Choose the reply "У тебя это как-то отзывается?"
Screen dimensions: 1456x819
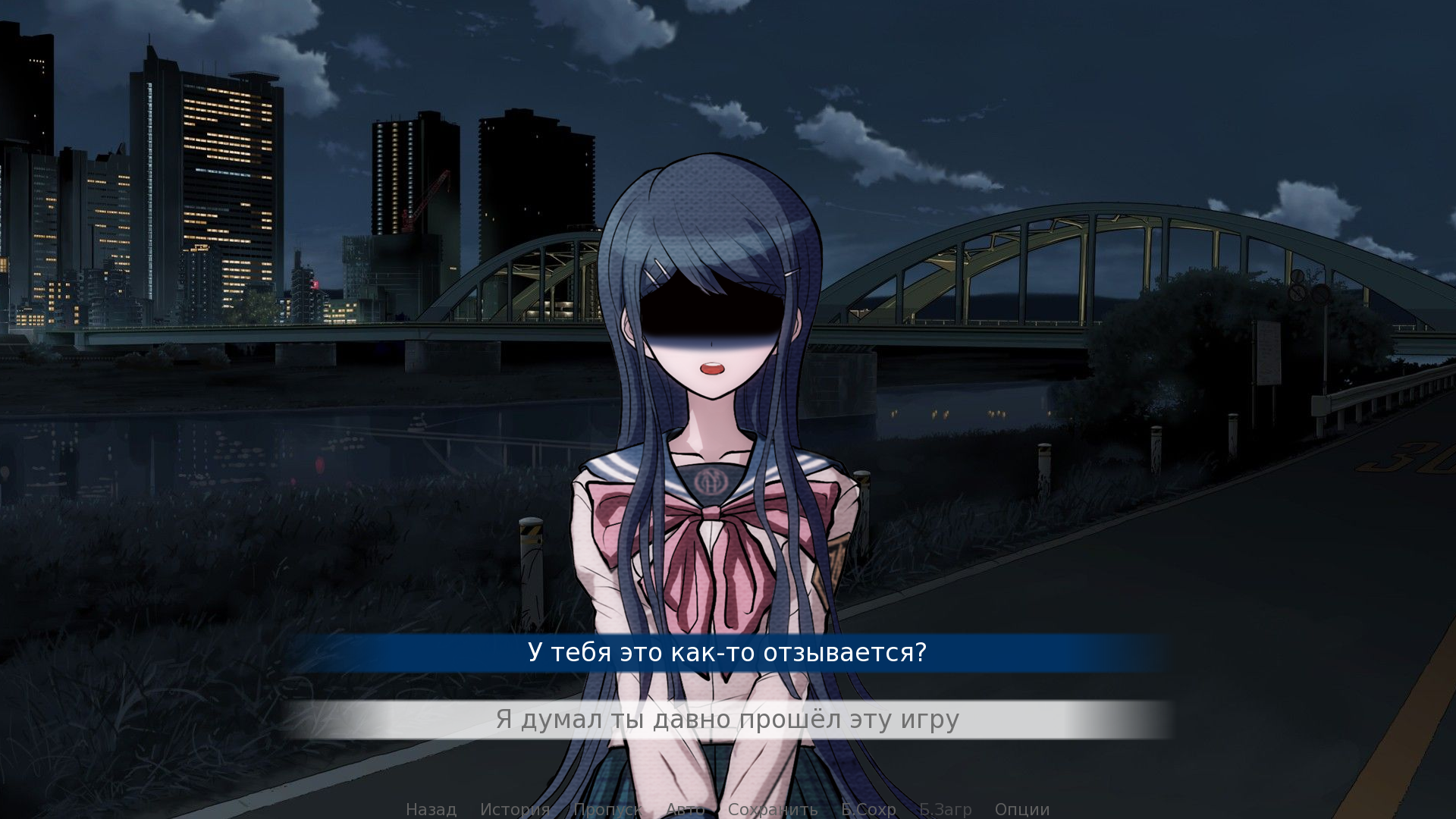pyautogui.click(x=727, y=653)
